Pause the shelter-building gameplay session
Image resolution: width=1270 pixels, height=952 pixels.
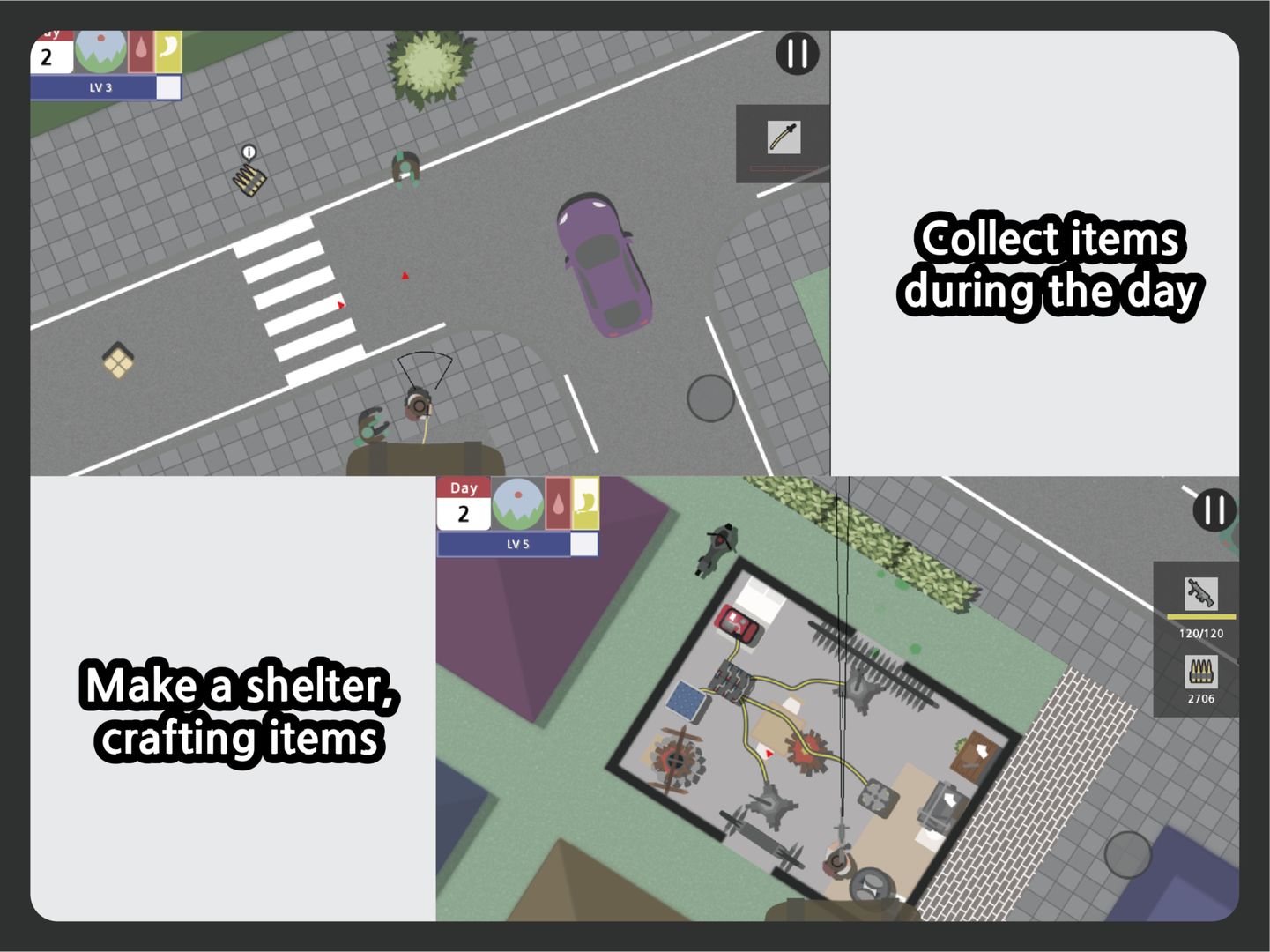point(1214,511)
